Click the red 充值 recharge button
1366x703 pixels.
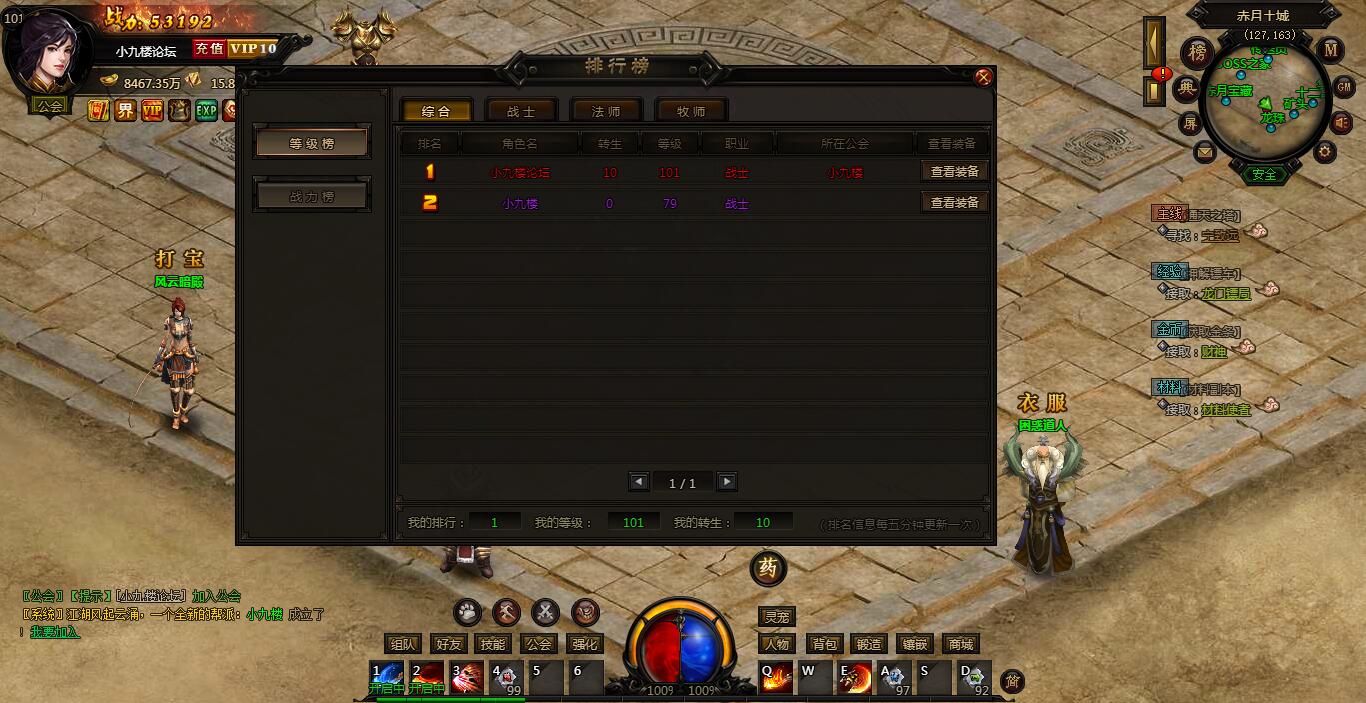click(x=209, y=48)
